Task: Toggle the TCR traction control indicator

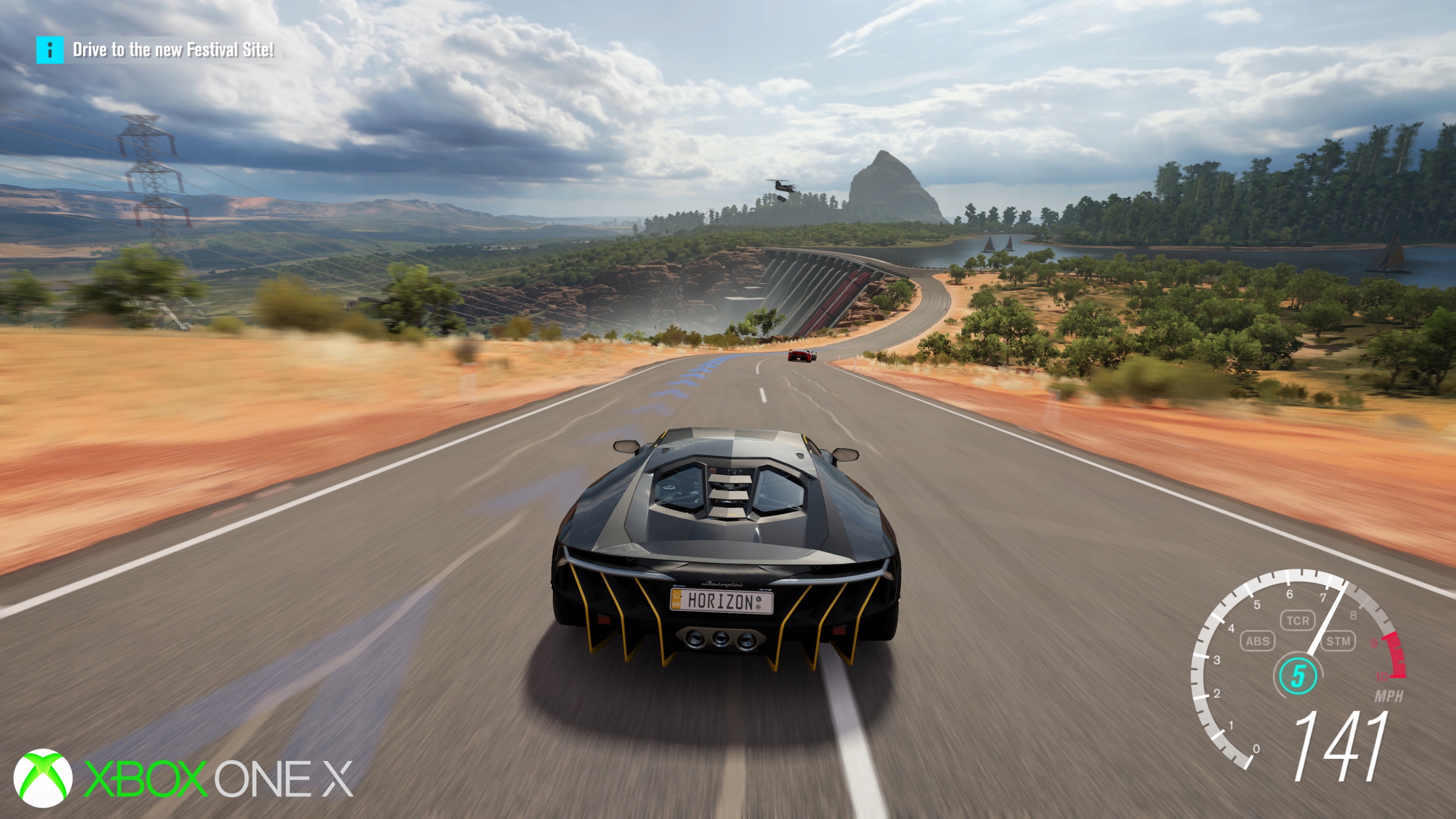Action: (x=1298, y=621)
